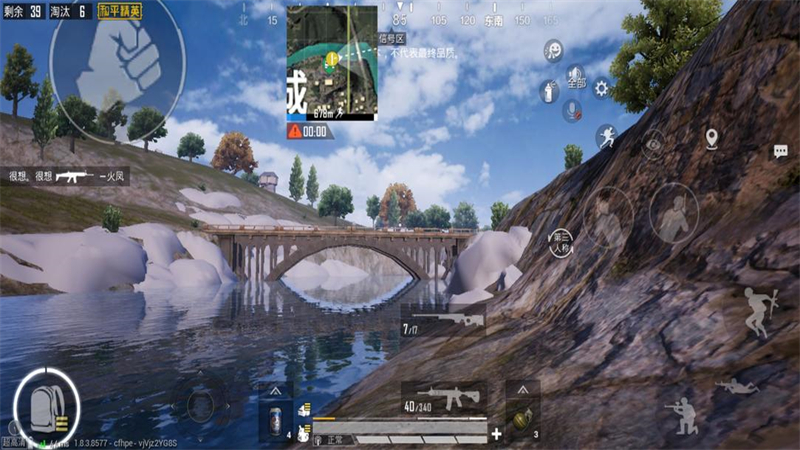Toggle the speaker voice channel icon
800x450 pixels.
coord(575,73)
